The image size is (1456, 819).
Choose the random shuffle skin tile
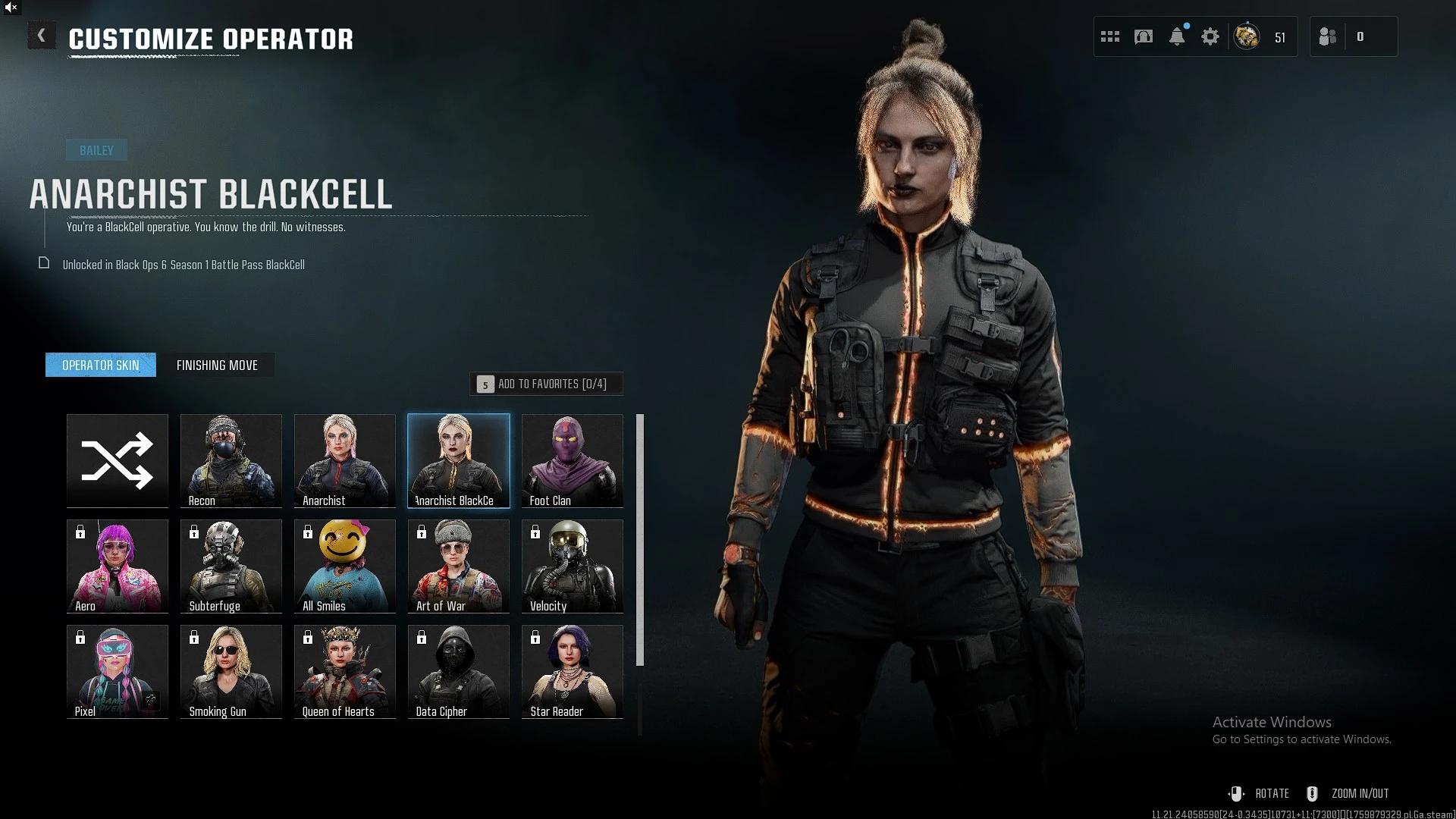[118, 460]
